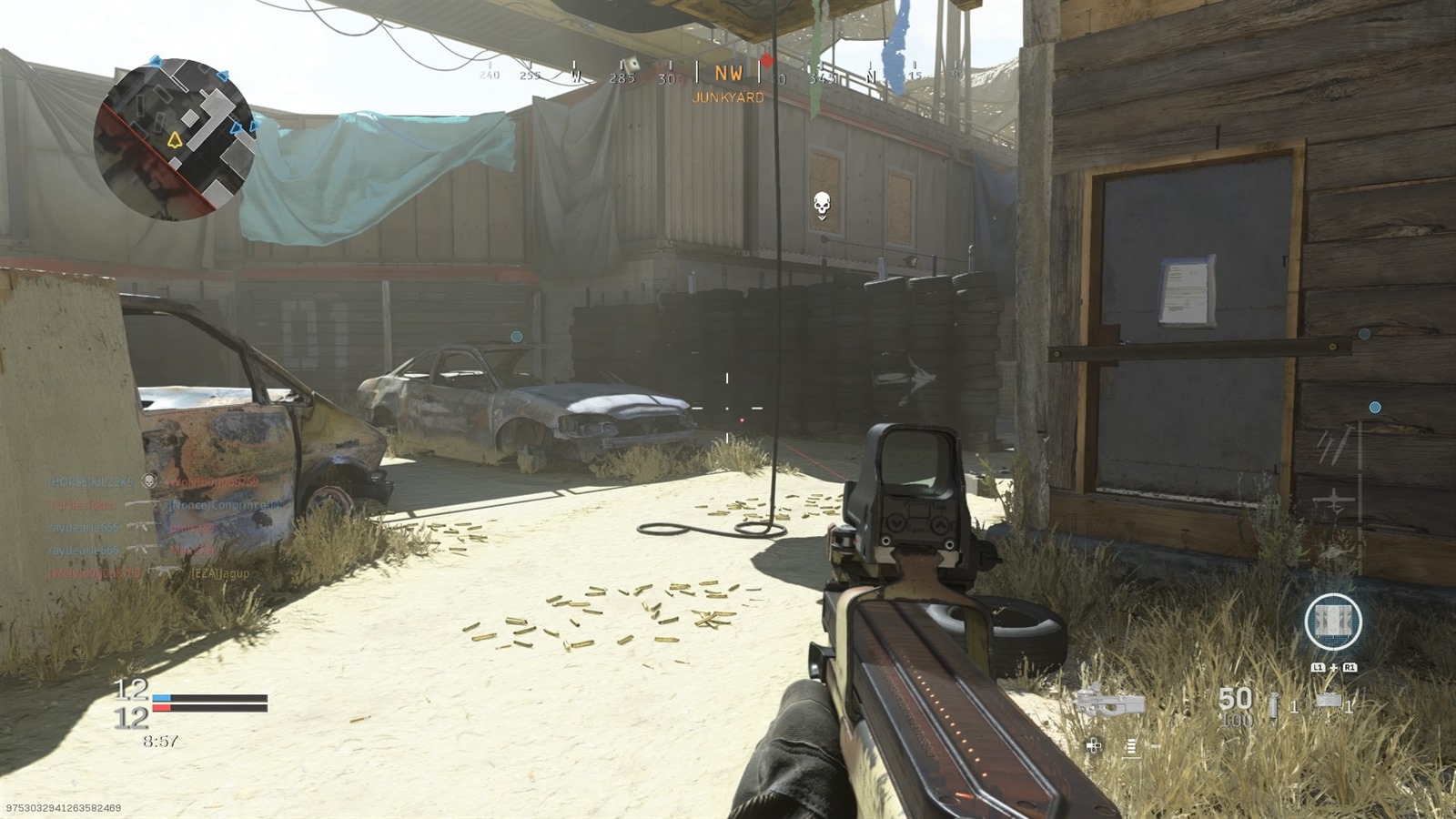Activate the Munitions Box field upgrade
This screenshot has height=819, width=1456.
pyautogui.click(x=1333, y=622)
